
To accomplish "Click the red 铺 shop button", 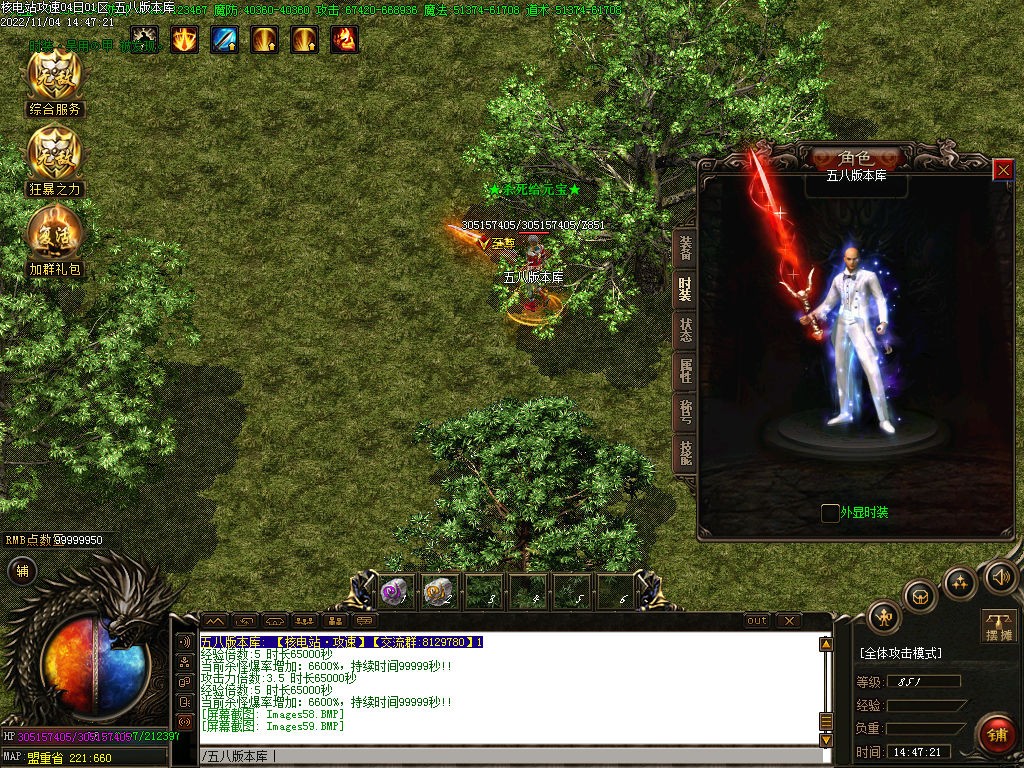I will click(996, 733).
